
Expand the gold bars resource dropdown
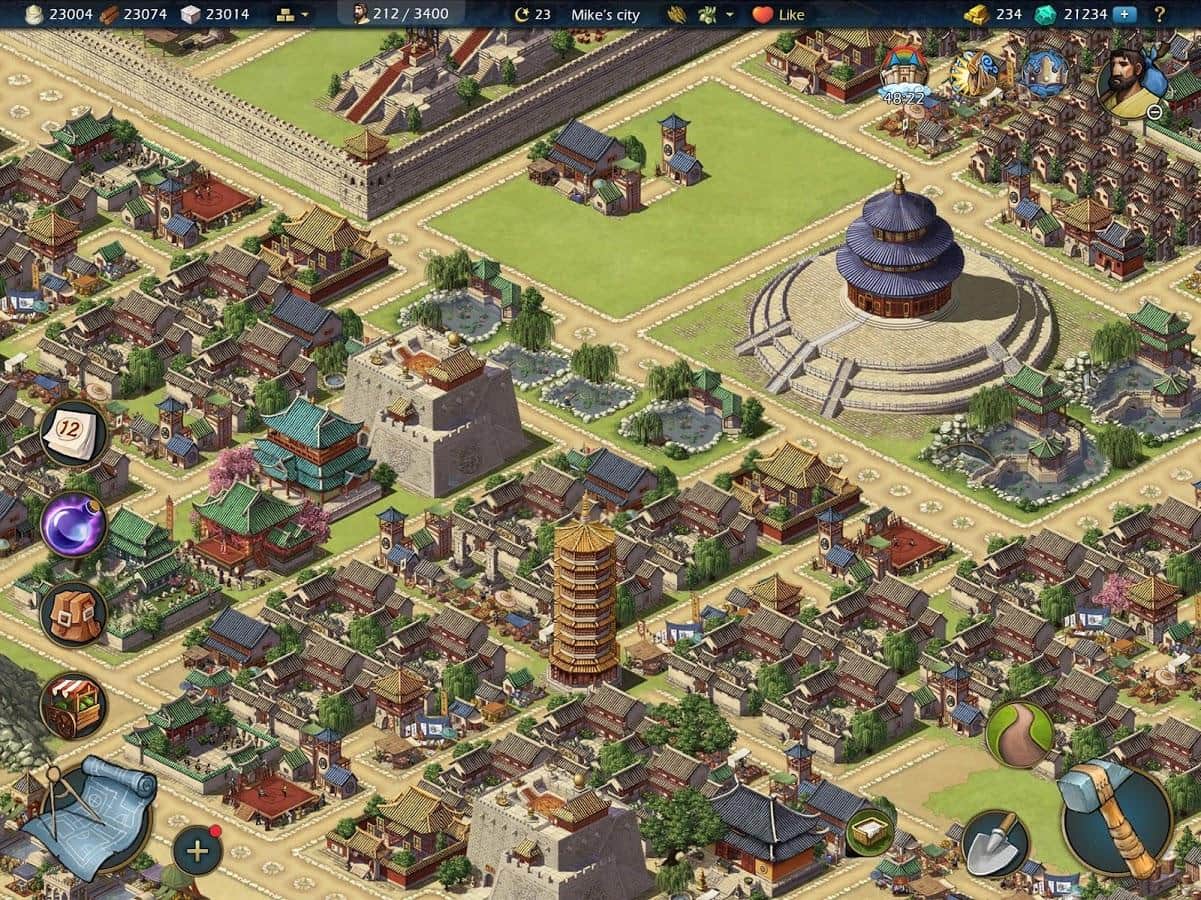click(x=291, y=15)
